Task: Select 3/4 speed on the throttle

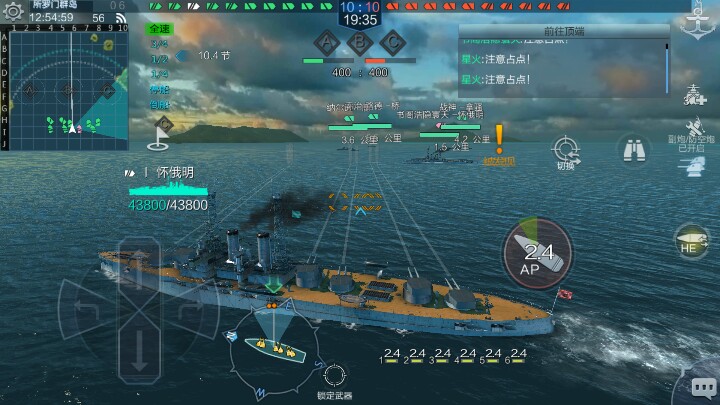Action: click(x=159, y=44)
